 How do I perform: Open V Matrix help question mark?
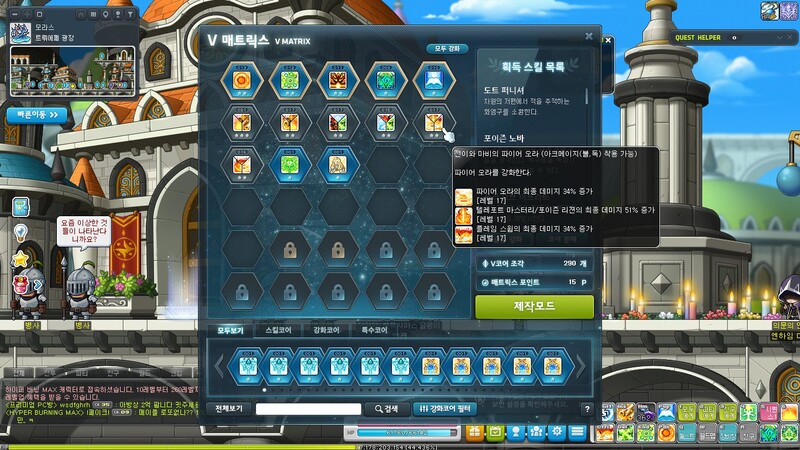tap(586, 409)
